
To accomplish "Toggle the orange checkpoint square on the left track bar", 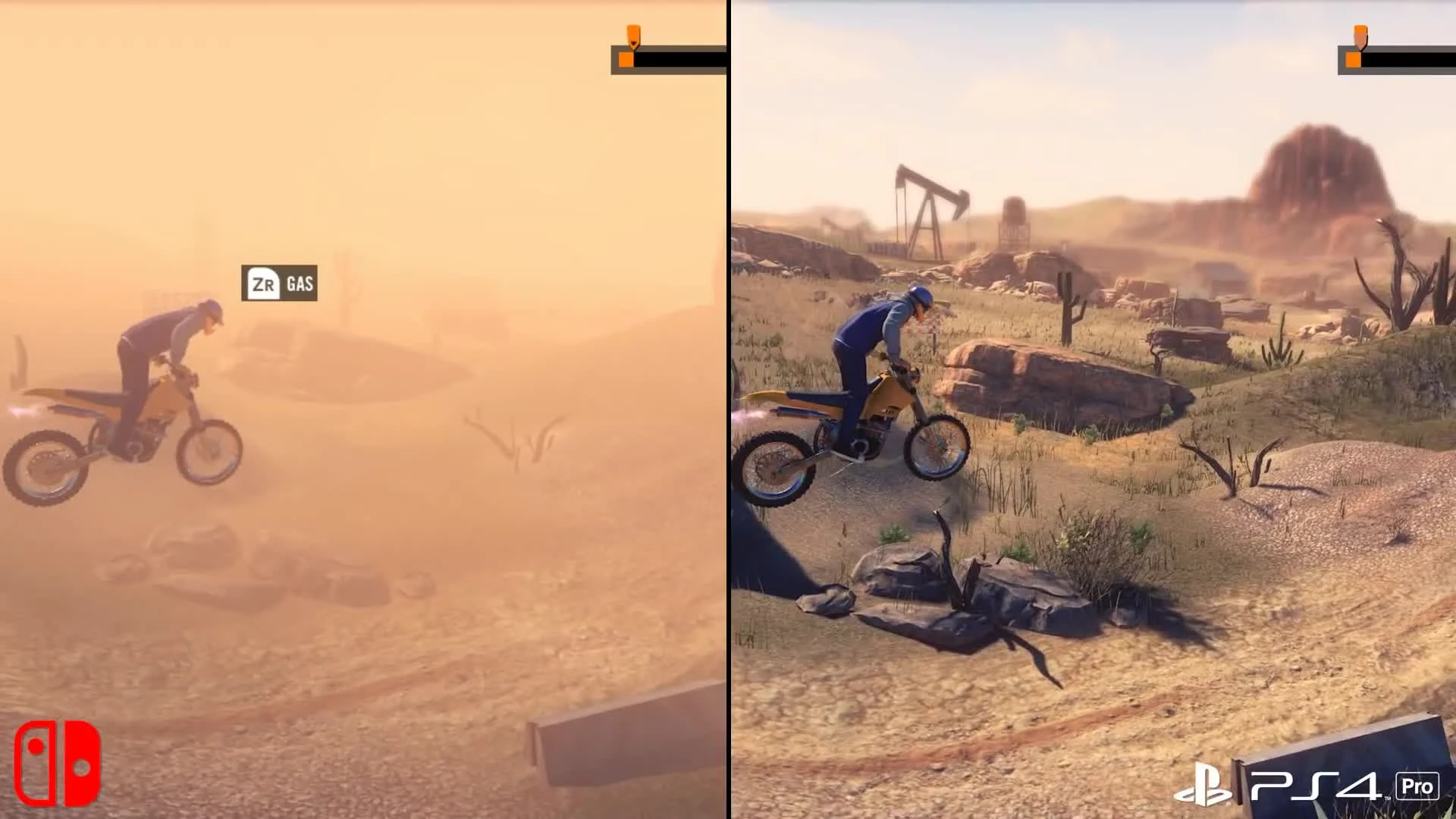I will coord(626,59).
